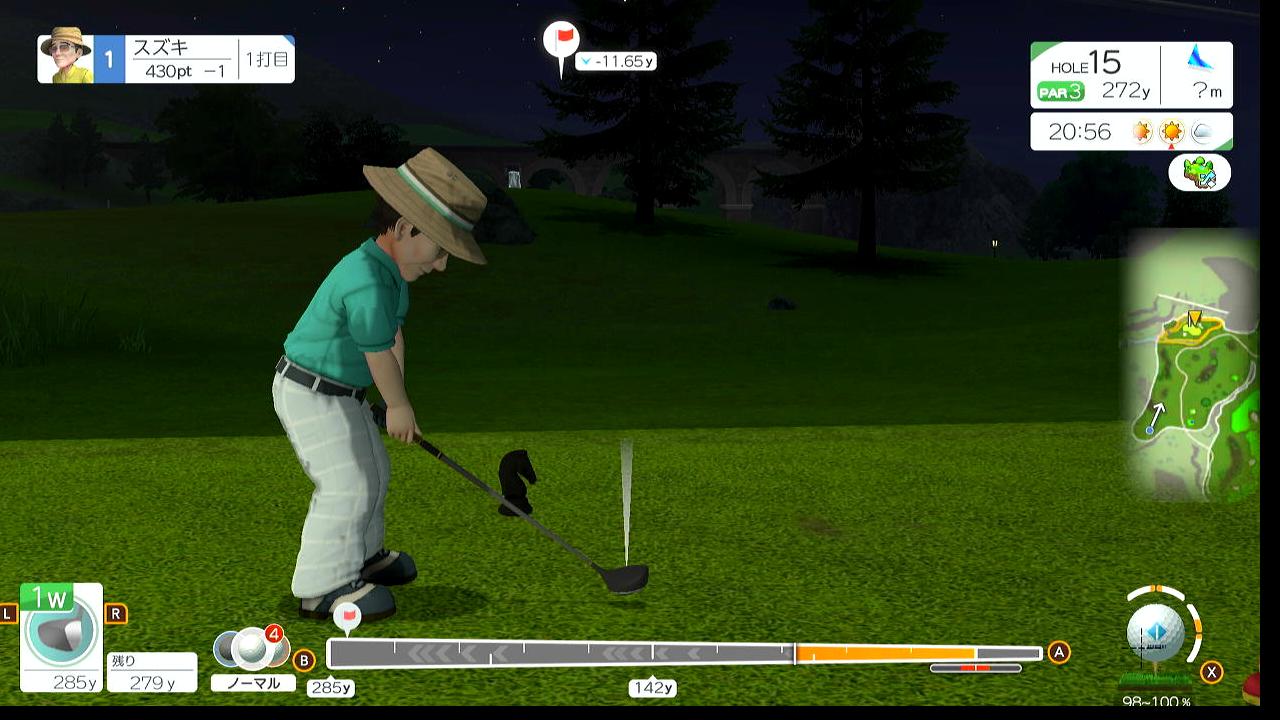View スズキ player score panel

pyautogui.click(x=166, y=59)
